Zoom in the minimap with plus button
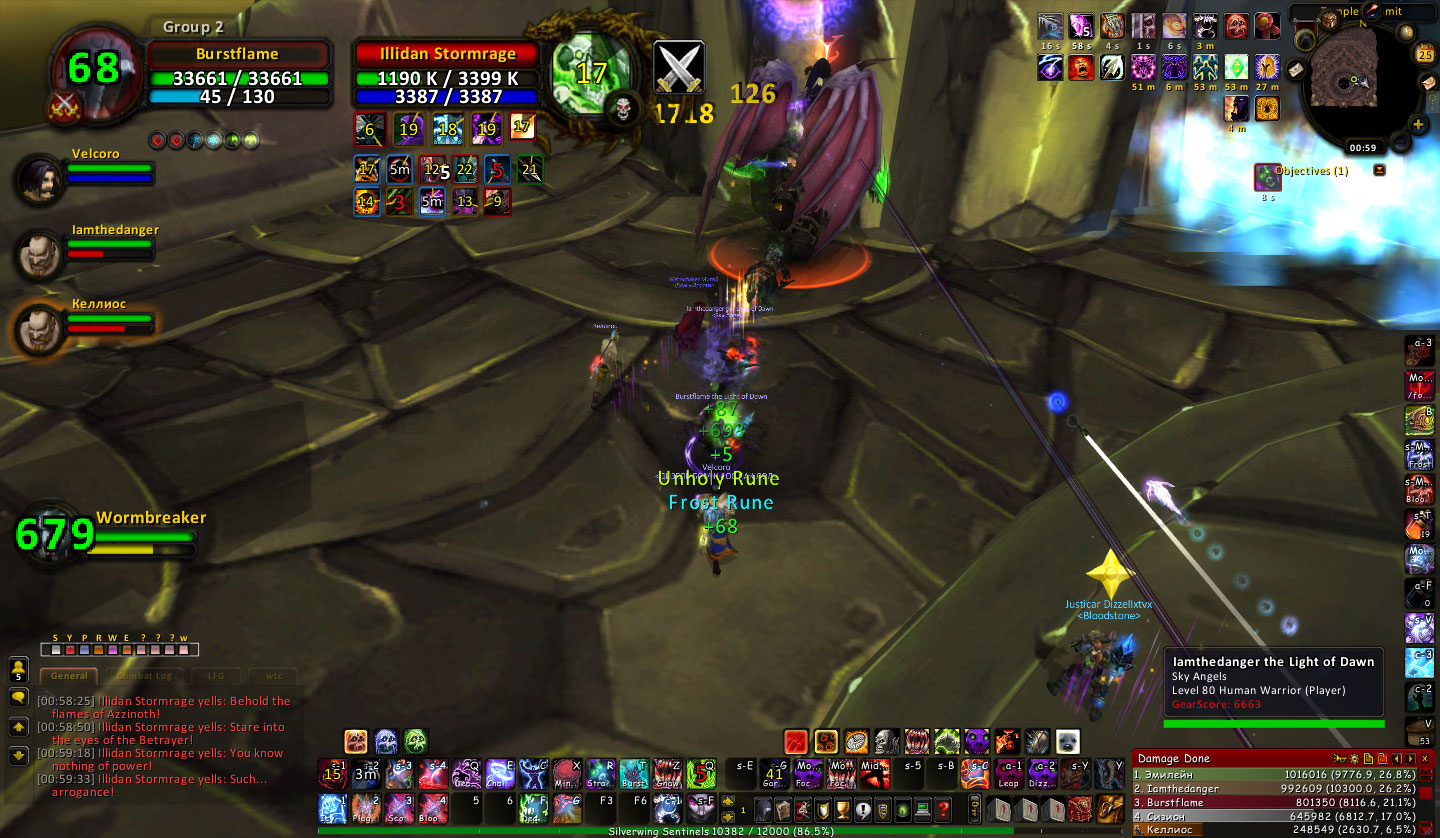This screenshot has height=838, width=1440. click(x=1418, y=125)
